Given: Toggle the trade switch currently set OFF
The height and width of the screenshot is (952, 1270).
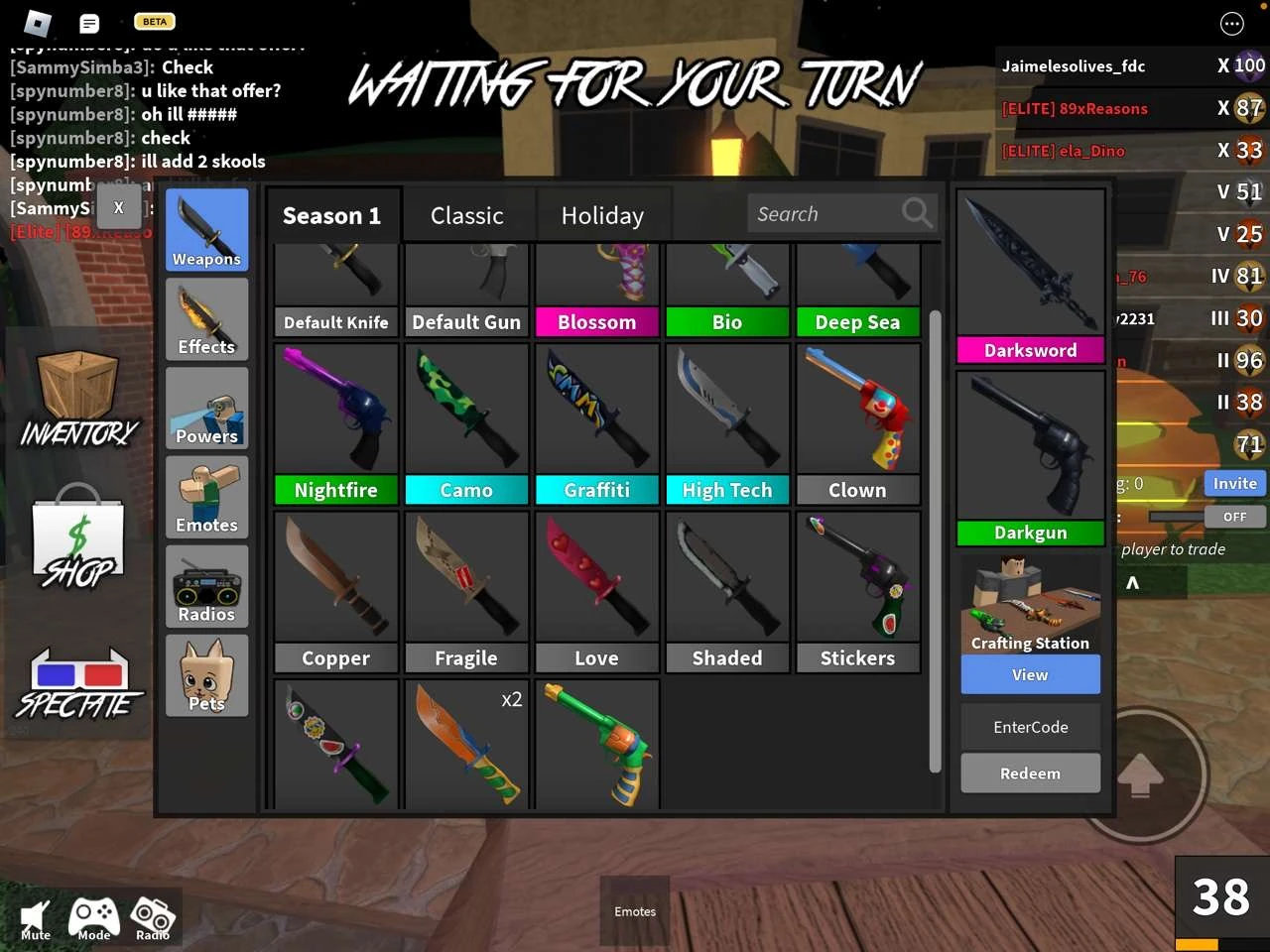Looking at the screenshot, I should click(x=1234, y=516).
